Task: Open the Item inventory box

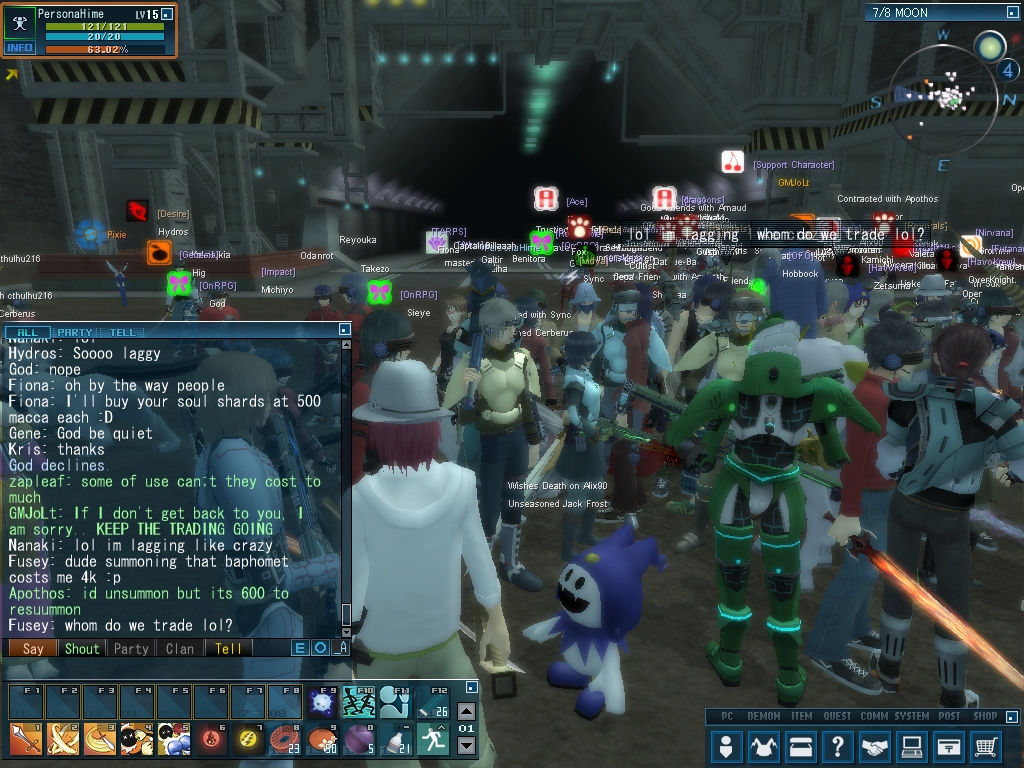Action: [800, 746]
